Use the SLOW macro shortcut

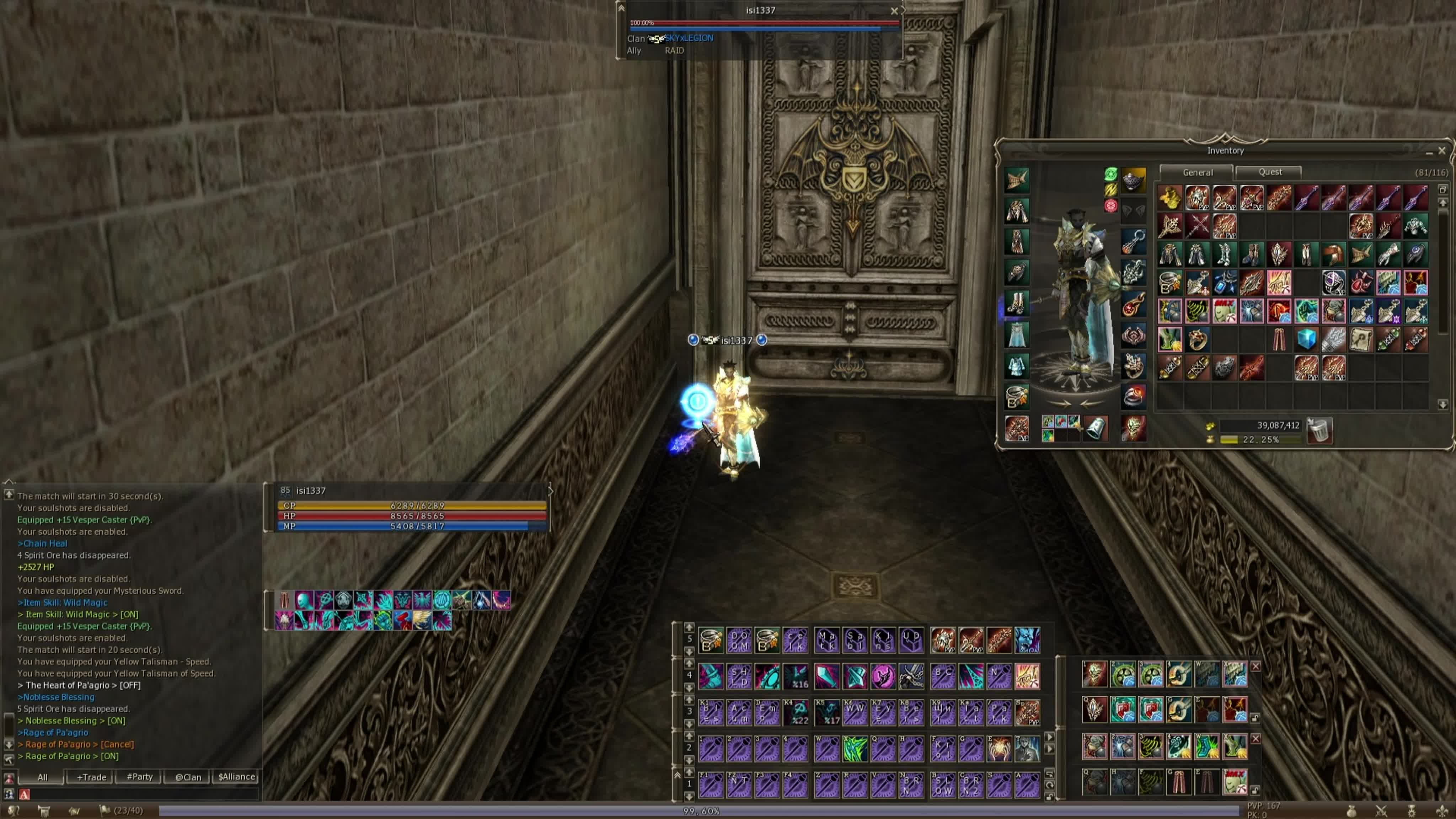[942, 785]
